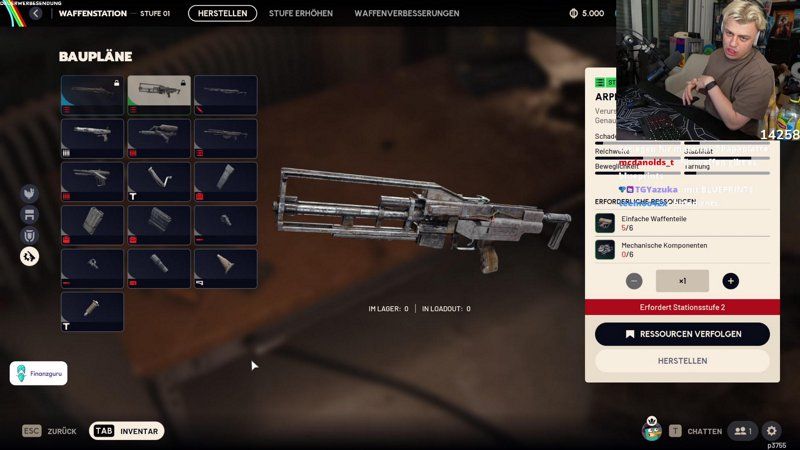This screenshot has height=450, width=800.
Task: Switch to the Herstellen tab
Action: (222, 13)
